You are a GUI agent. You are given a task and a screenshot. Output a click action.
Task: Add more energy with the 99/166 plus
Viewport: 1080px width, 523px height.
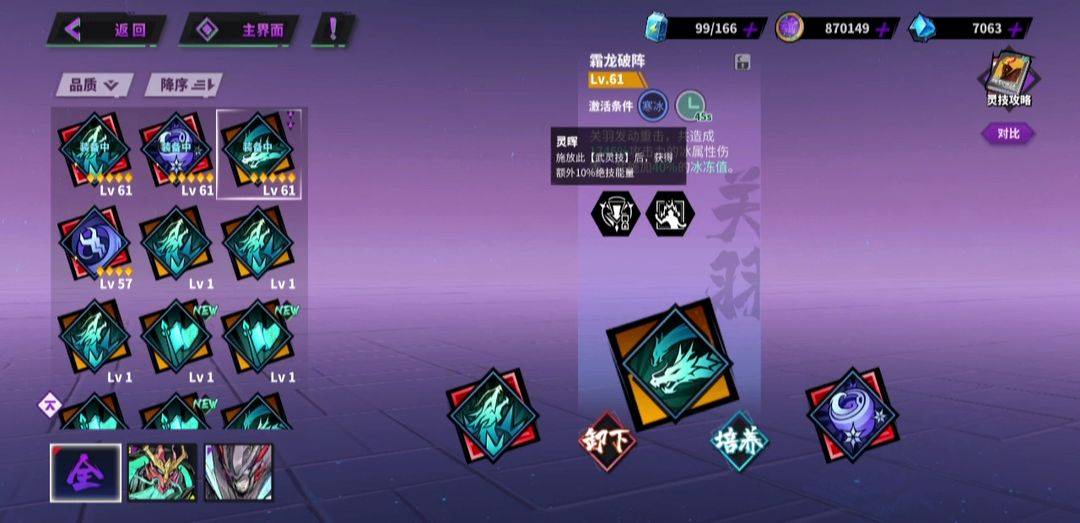(751, 29)
